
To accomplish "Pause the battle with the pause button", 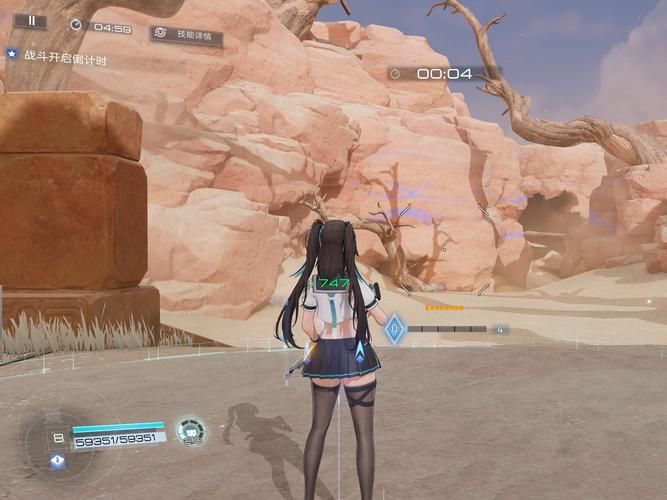I will click(x=31, y=20).
